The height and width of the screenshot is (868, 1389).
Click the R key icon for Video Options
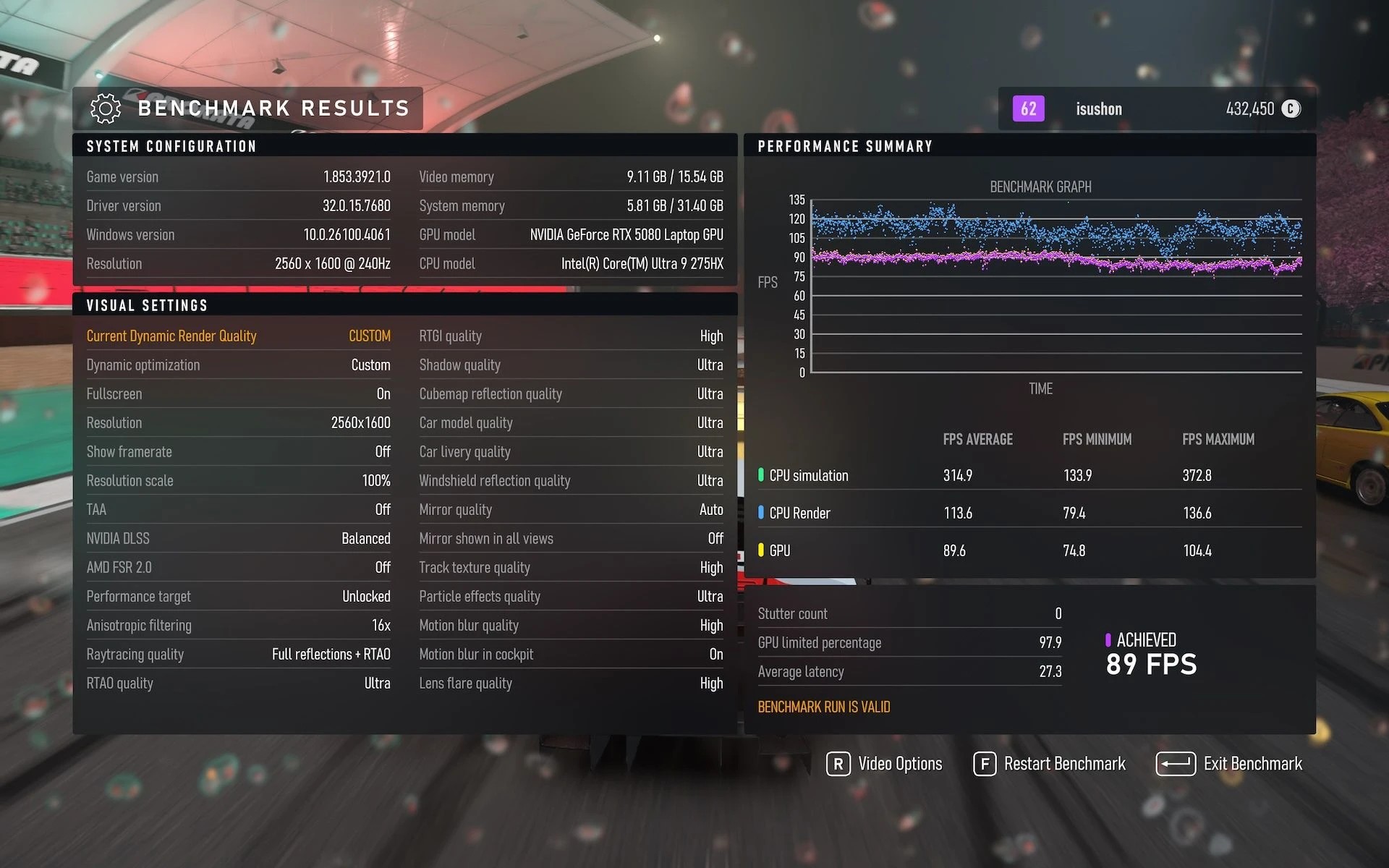tap(838, 764)
